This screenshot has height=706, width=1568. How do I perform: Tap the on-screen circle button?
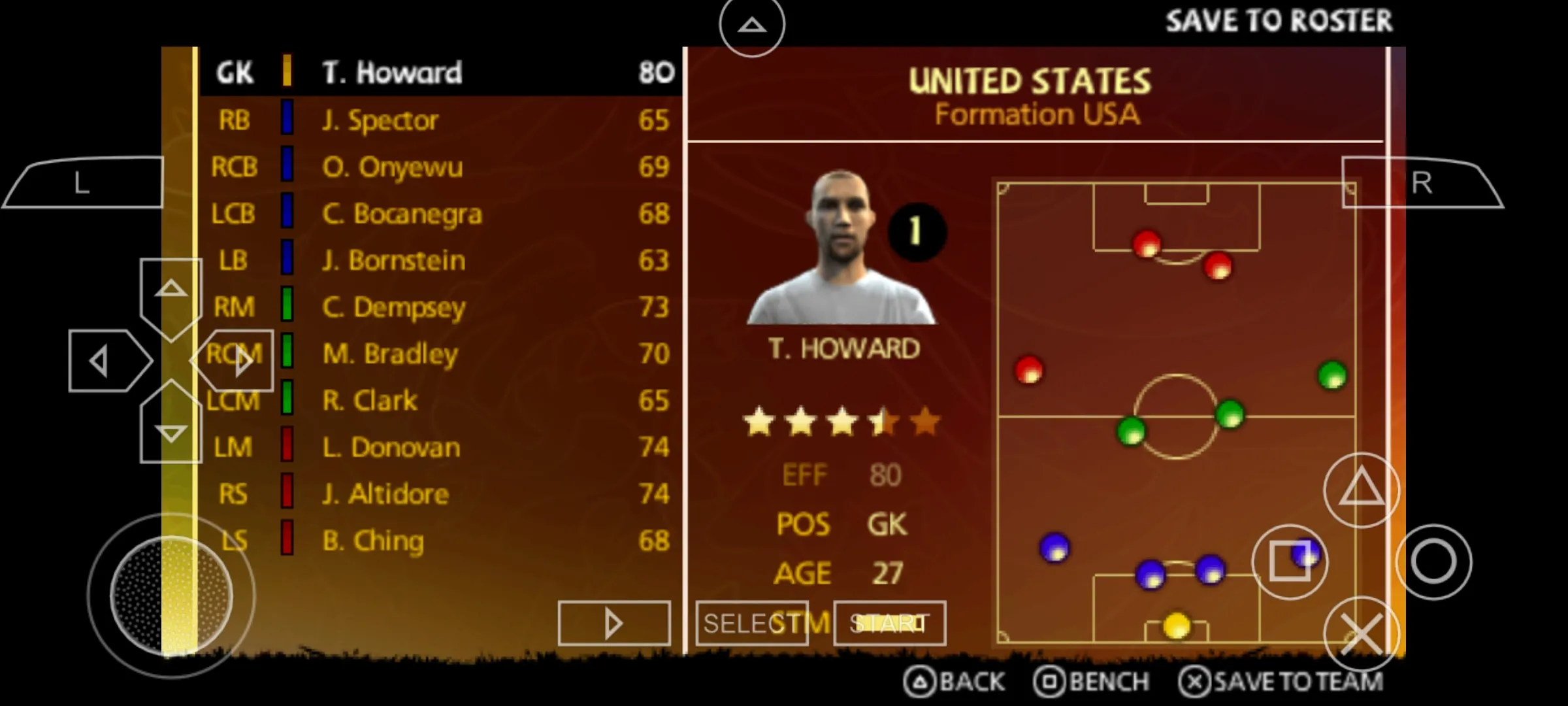(x=1433, y=562)
